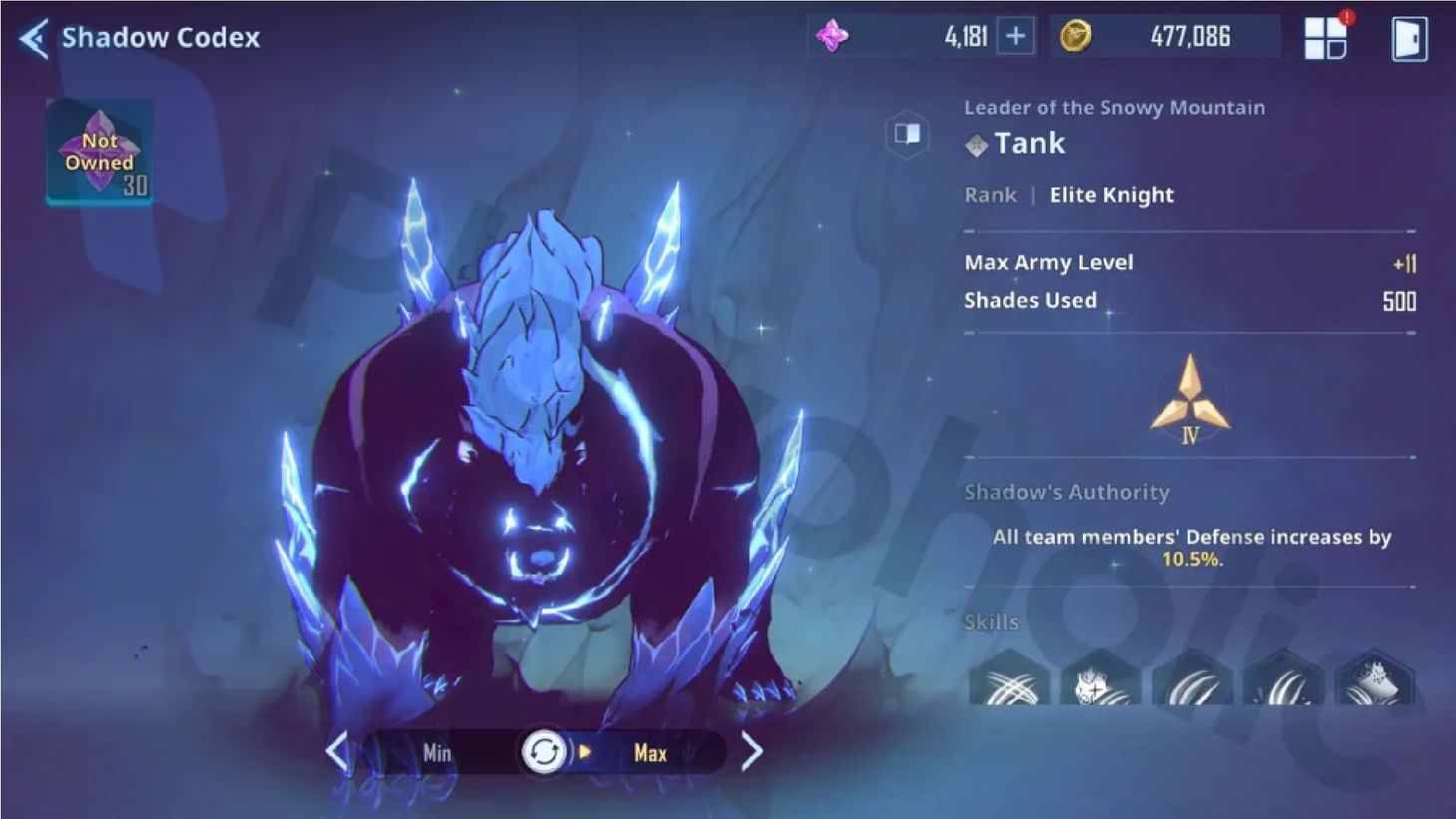Toggle the animation replay button between Min and Max

(x=545, y=752)
